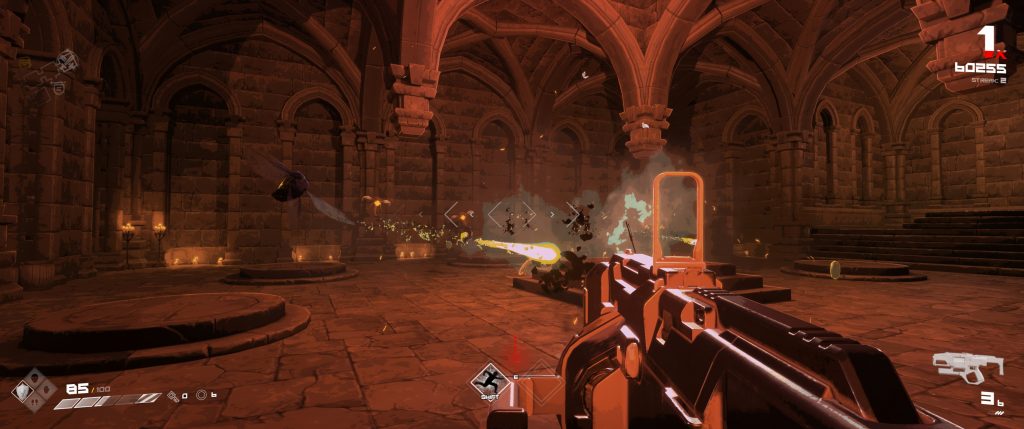Select the equipped weapon icon above ammo

click(966, 367)
